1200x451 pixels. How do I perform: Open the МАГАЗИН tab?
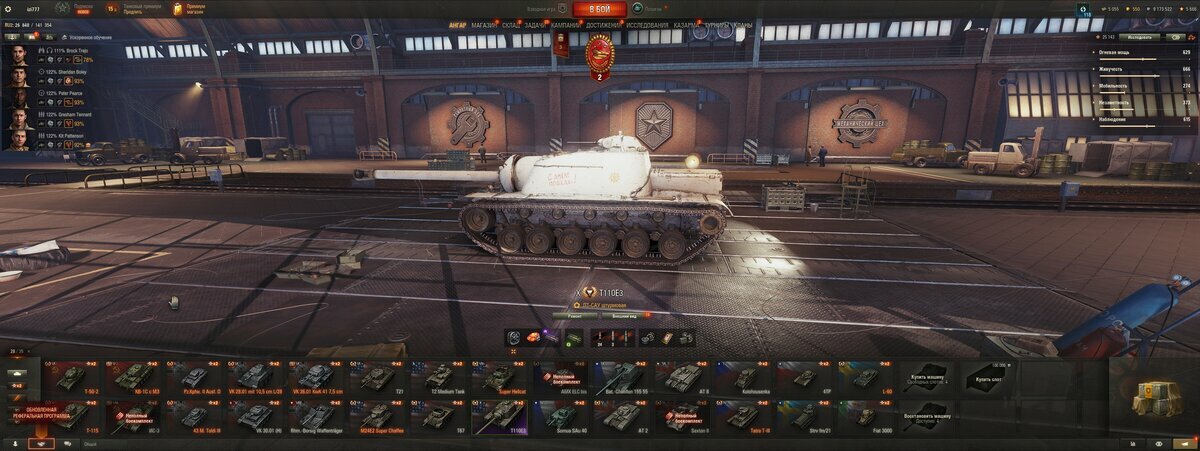(484, 26)
